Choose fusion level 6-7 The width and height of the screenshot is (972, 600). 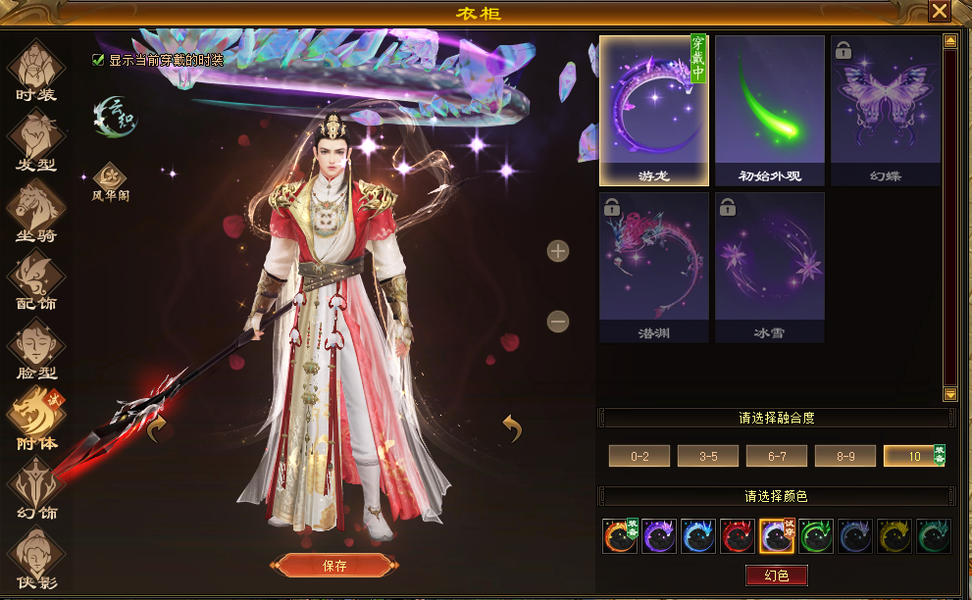(x=776, y=456)
